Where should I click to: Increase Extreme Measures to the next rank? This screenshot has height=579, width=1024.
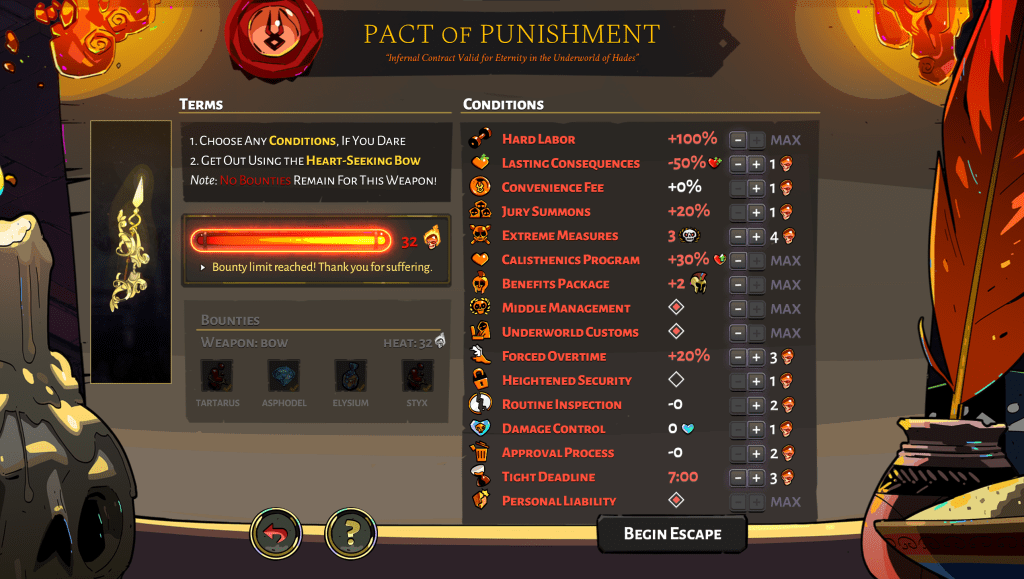click(x=757, y=236)
